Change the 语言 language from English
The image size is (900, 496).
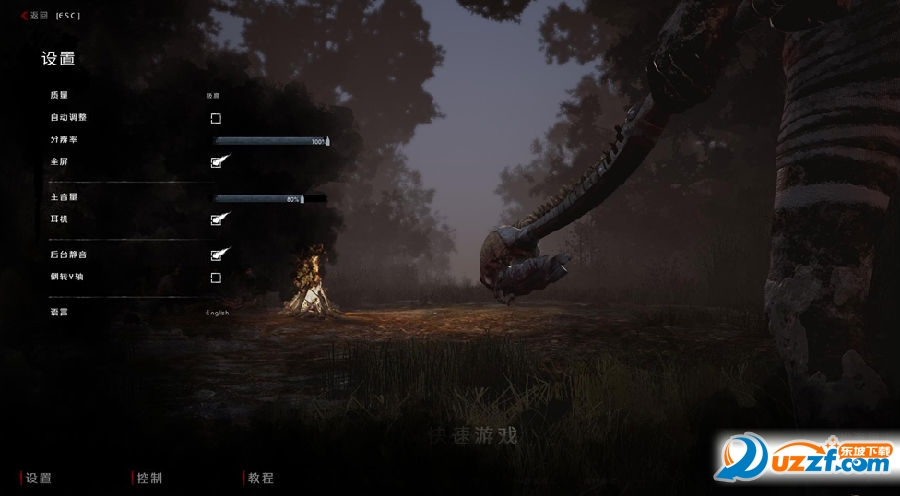coord(217,313)
